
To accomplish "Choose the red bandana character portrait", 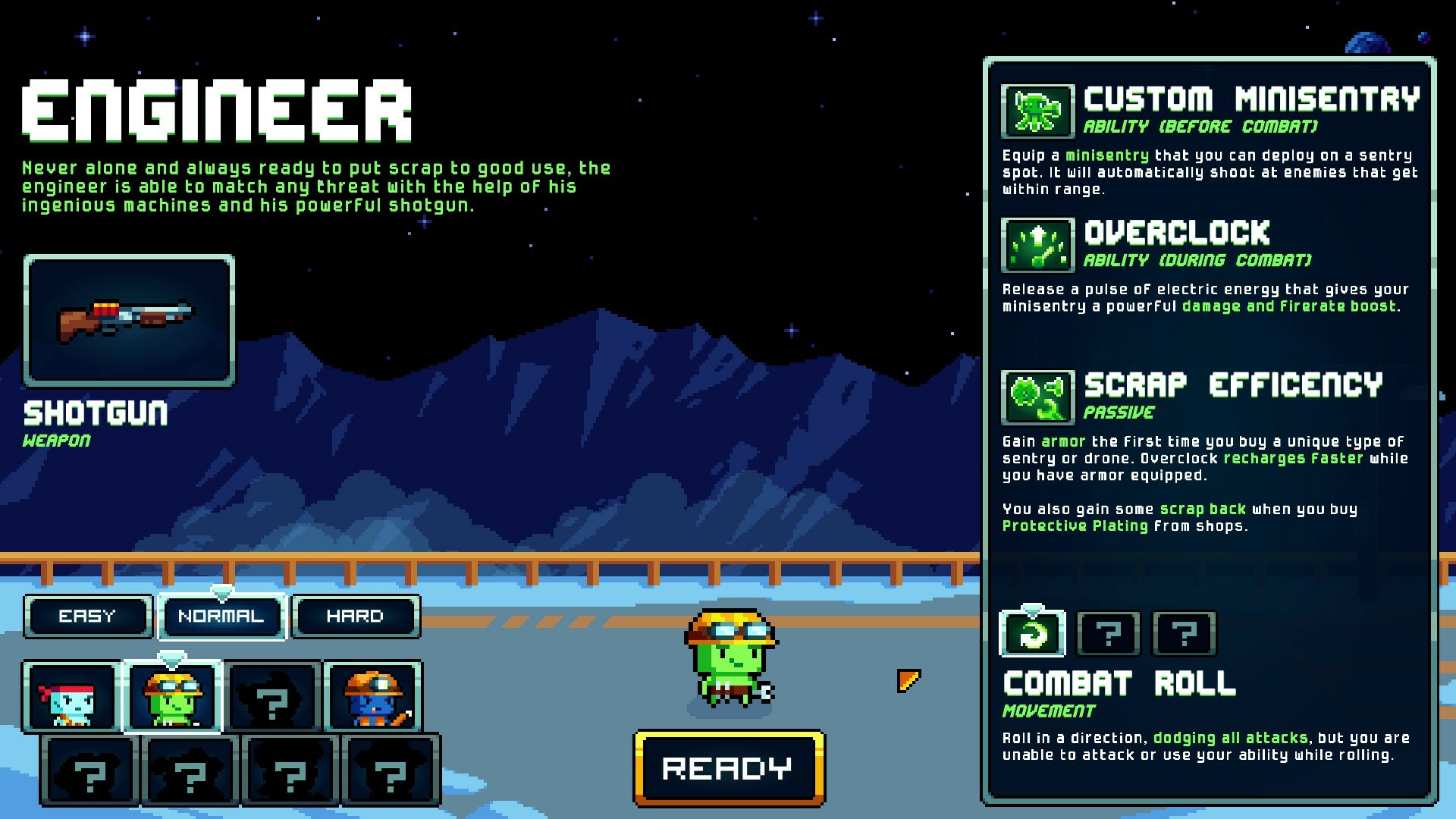I will 72,696.
